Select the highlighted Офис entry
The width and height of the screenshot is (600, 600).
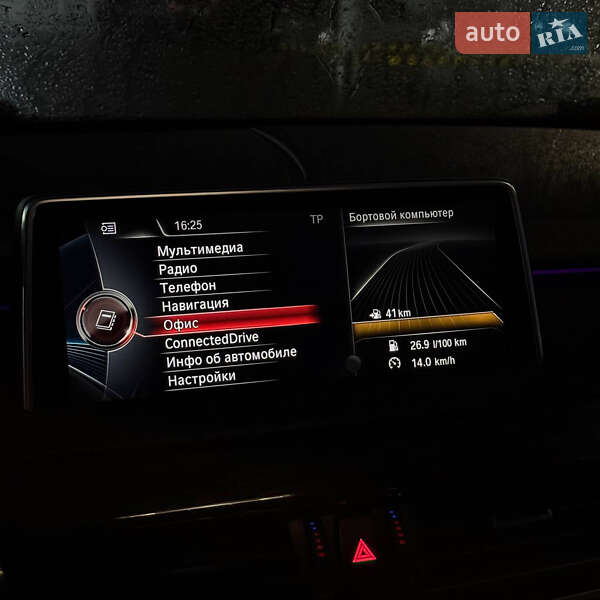(x=182, y=323)
